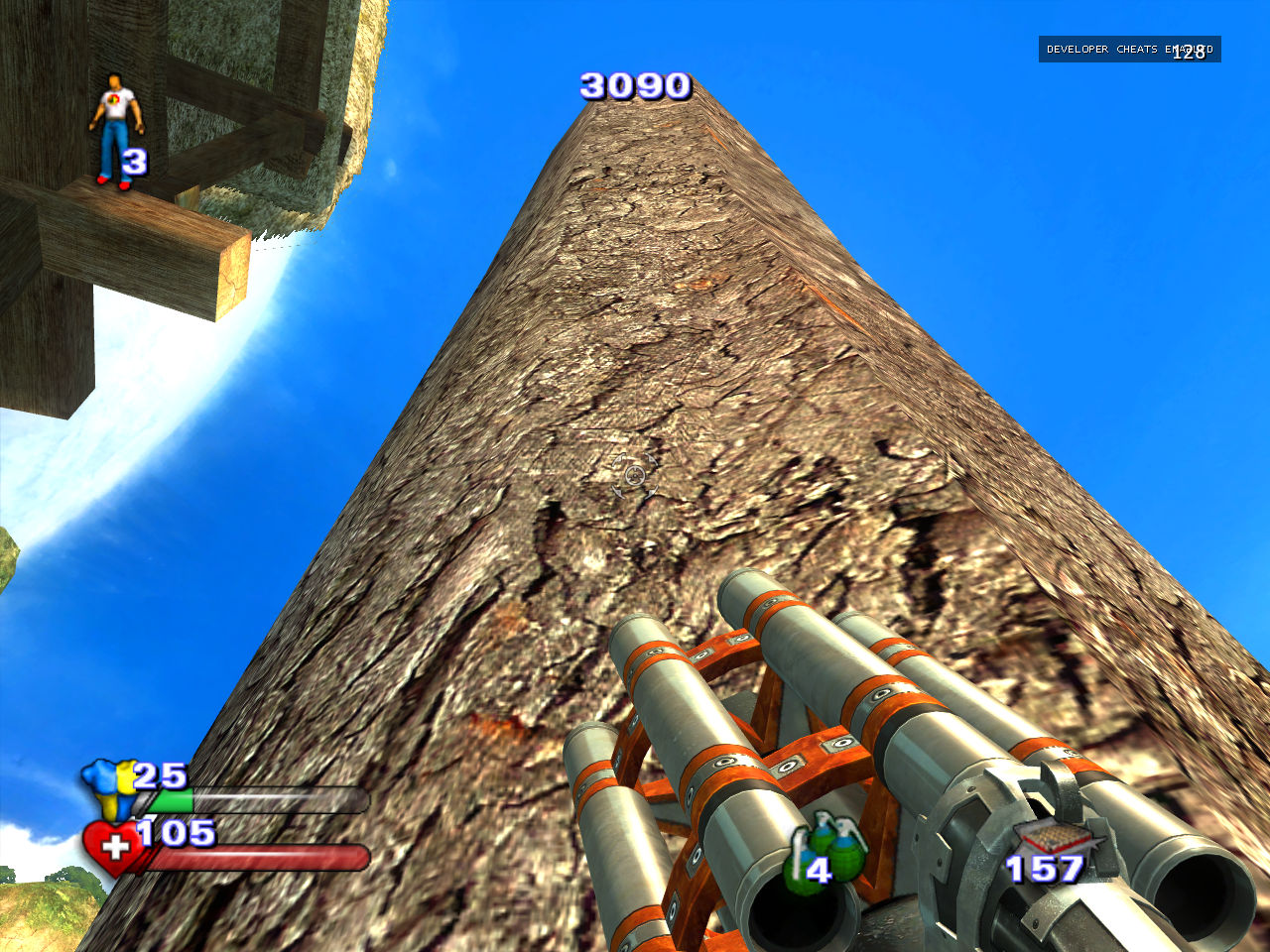The height and width of the screenshot is (952, 1270).
Task: Select the blue and yellow armor icon
Action: pyautogui.click(x=111, y=787)
